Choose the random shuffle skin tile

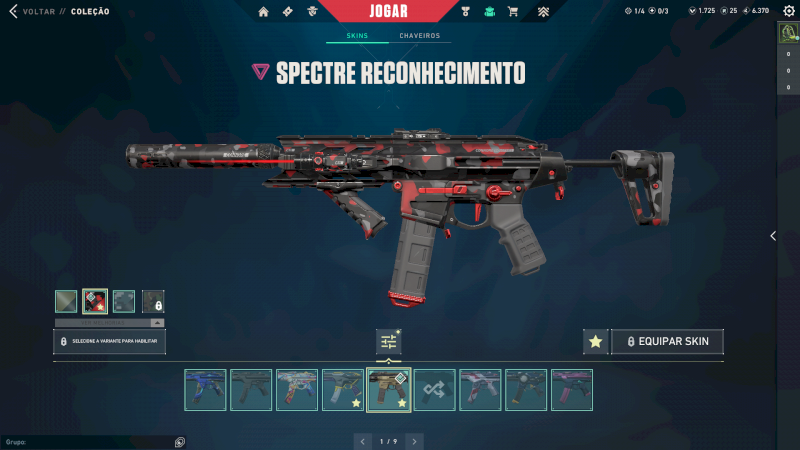435,390
